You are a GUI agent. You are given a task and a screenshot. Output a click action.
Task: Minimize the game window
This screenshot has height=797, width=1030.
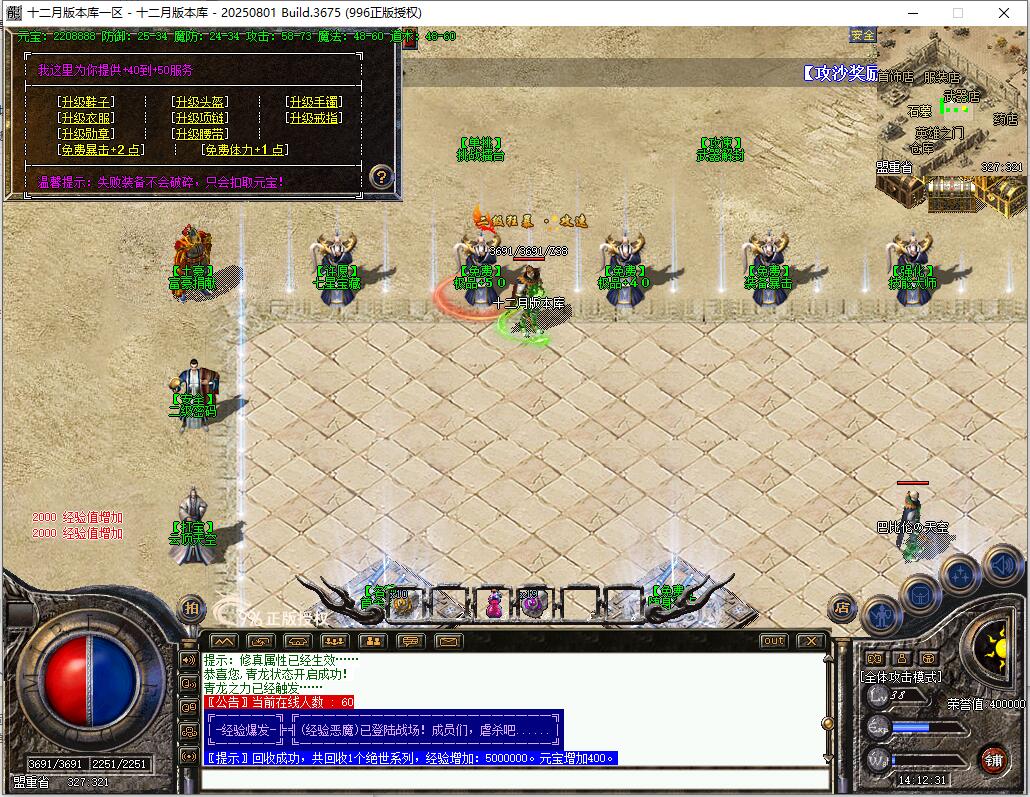[911, 13]
